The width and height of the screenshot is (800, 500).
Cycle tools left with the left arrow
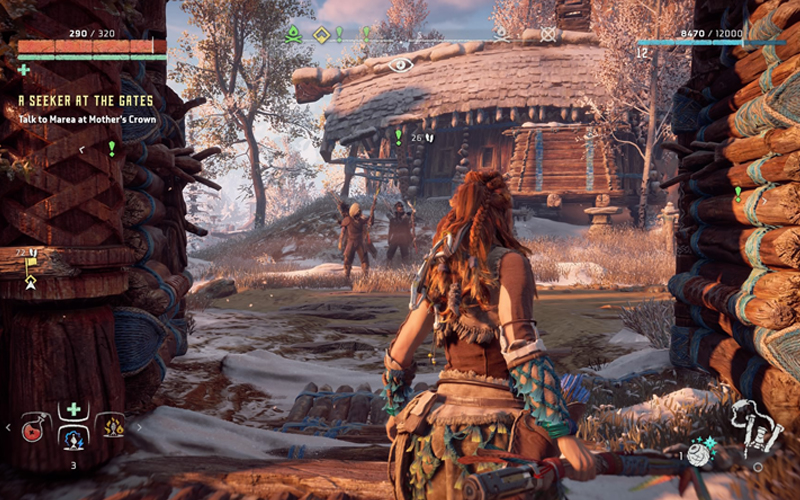coord(9,428)
